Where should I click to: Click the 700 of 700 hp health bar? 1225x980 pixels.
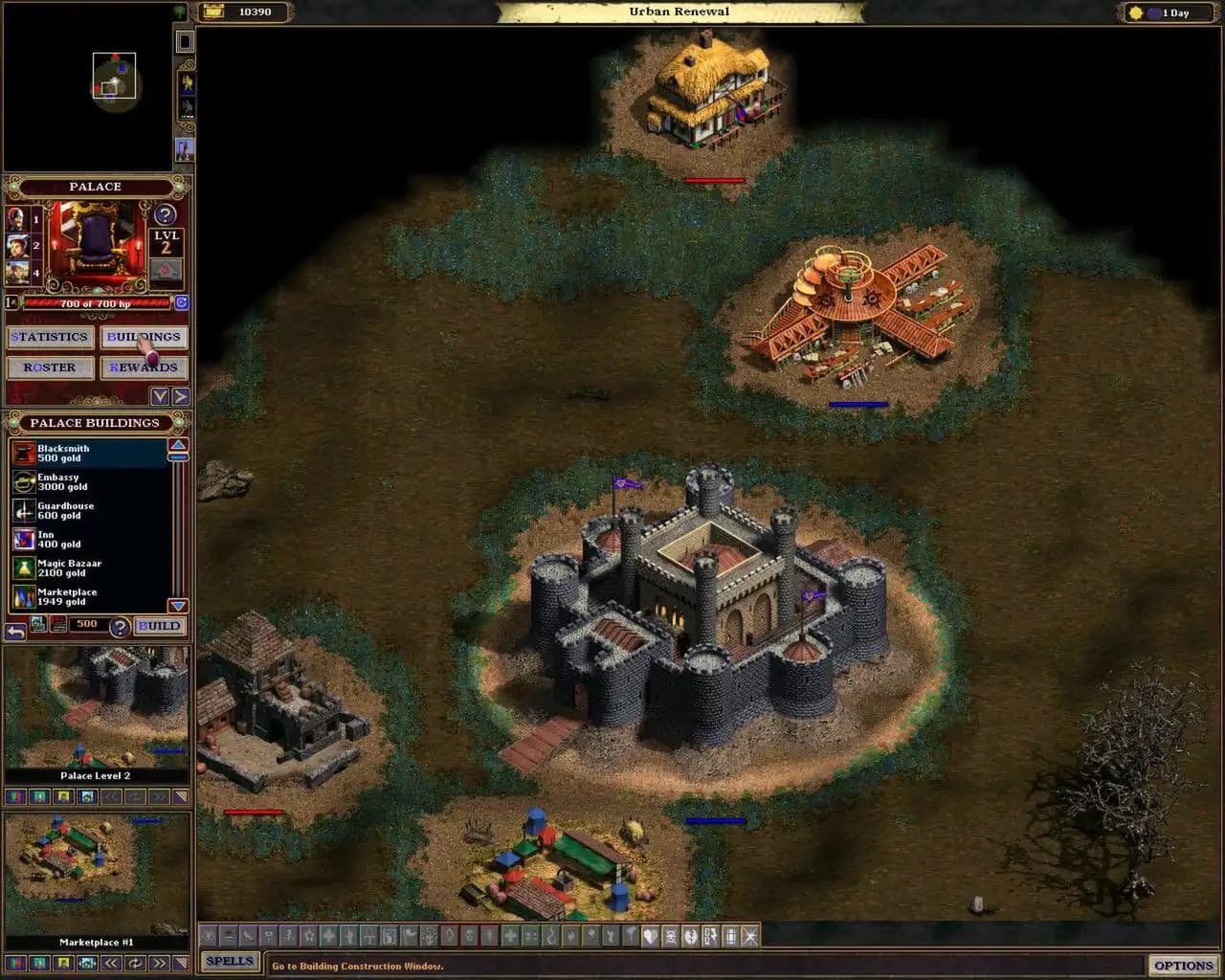(x=96, y=303)
